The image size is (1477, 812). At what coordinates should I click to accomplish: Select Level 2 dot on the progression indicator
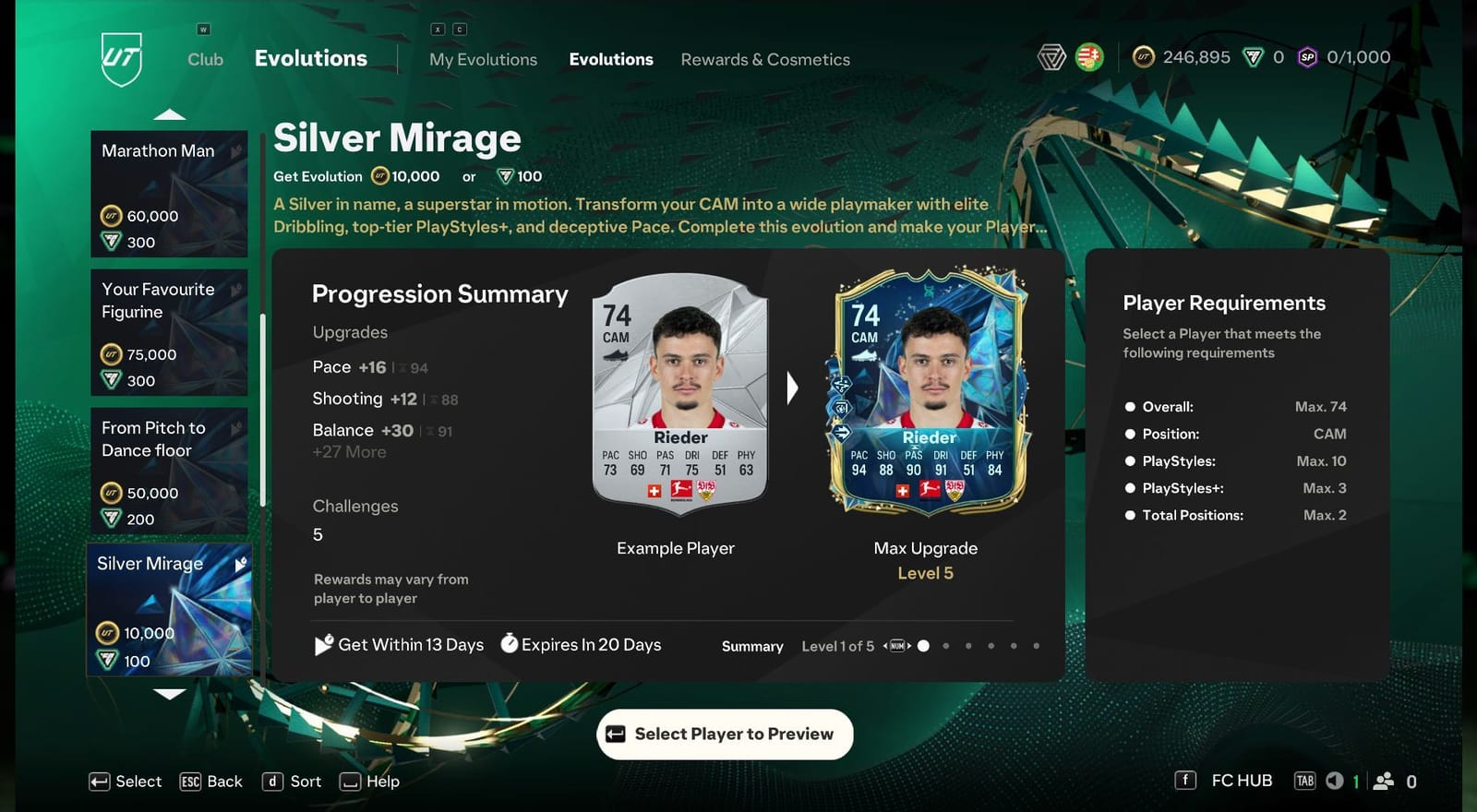tap(945, 646)
